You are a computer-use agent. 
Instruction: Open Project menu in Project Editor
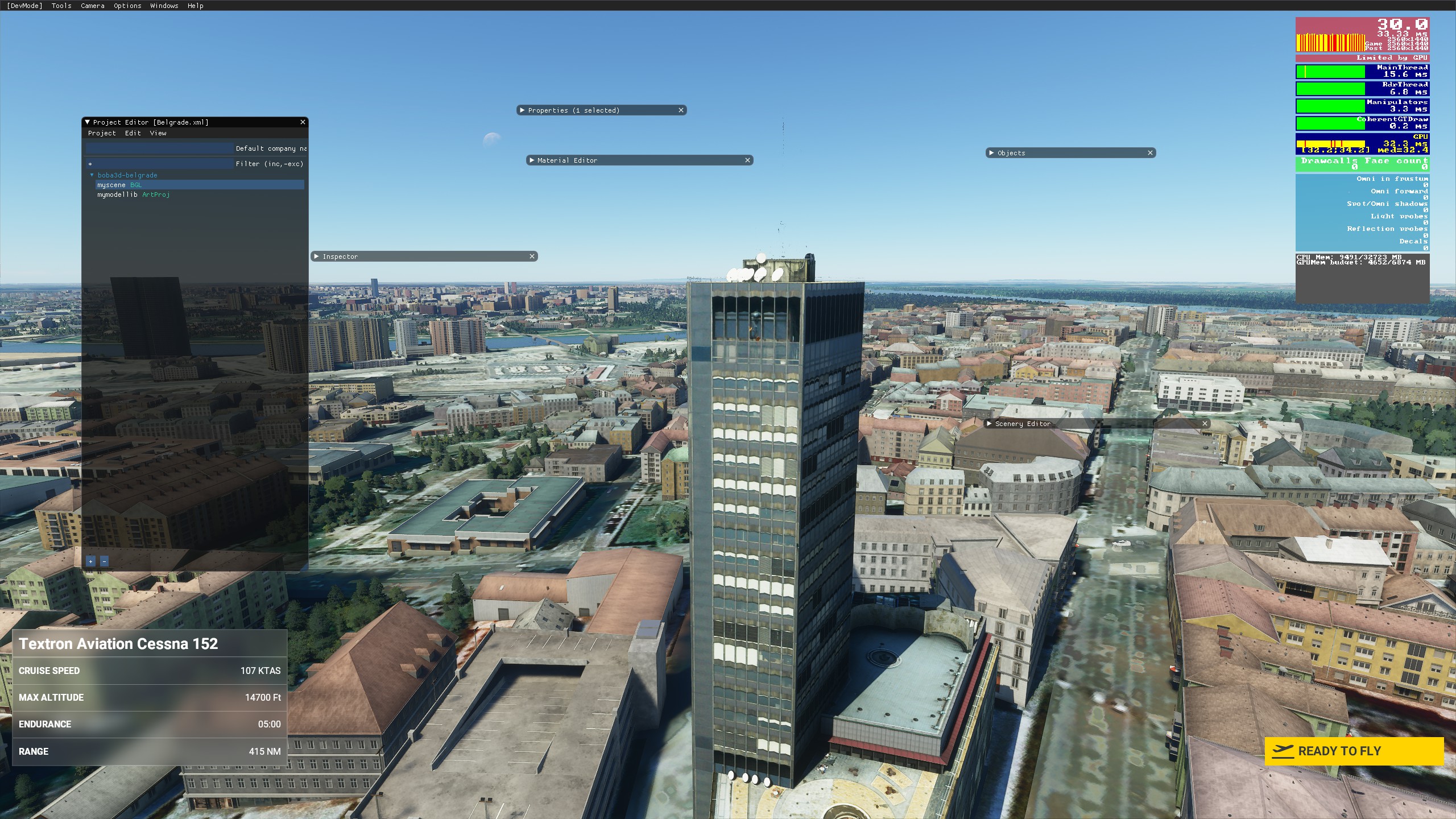click(x=102, y=133)
